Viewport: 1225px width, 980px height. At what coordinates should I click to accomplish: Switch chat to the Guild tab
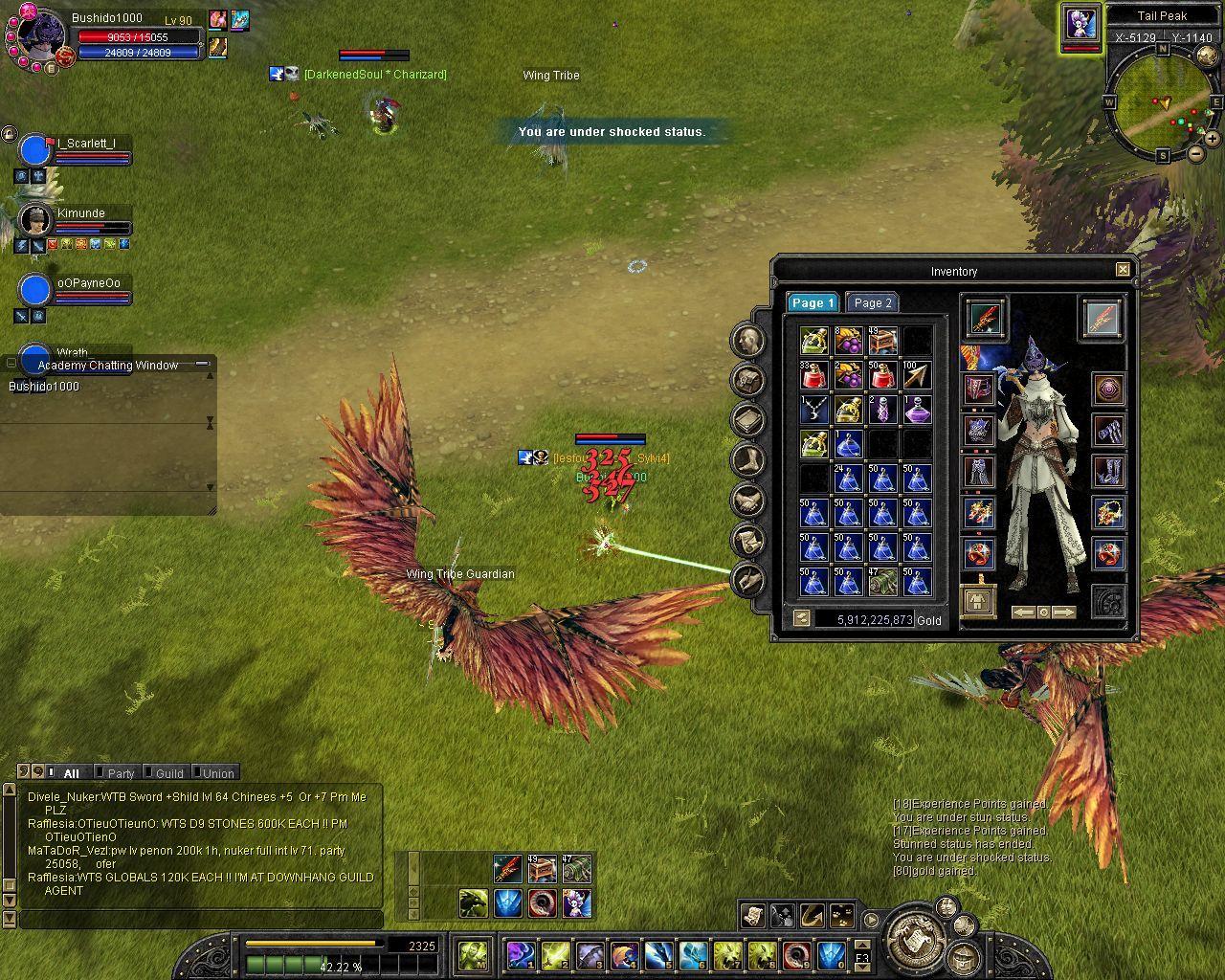(169, 773)
